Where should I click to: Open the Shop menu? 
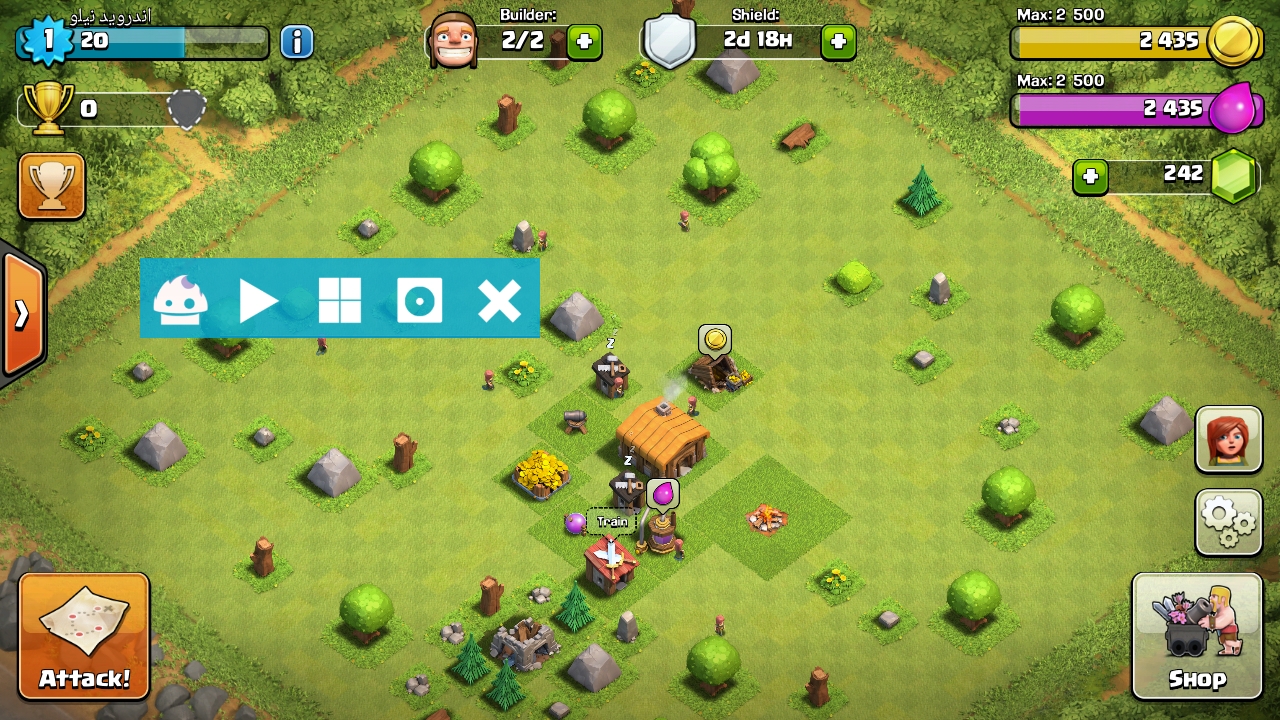1197,636
